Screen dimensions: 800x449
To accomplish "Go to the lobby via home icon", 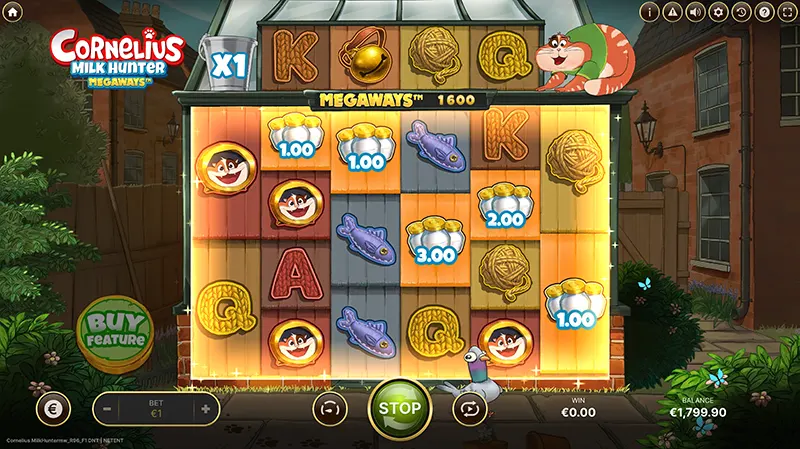I will click(x=12, y=12).
